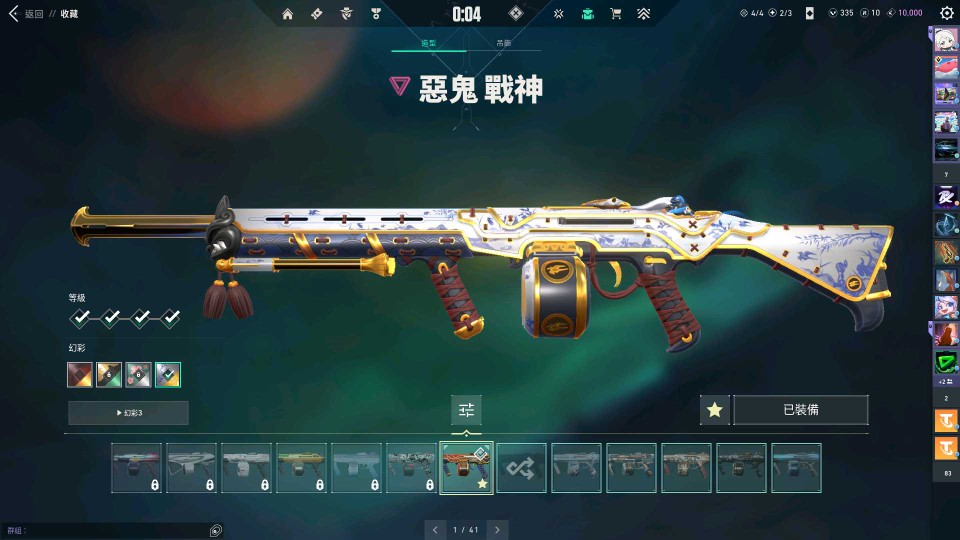960x540 pixels.
Task: Click the 已裝備 equipped button
Action: click(x=800, y=410)
